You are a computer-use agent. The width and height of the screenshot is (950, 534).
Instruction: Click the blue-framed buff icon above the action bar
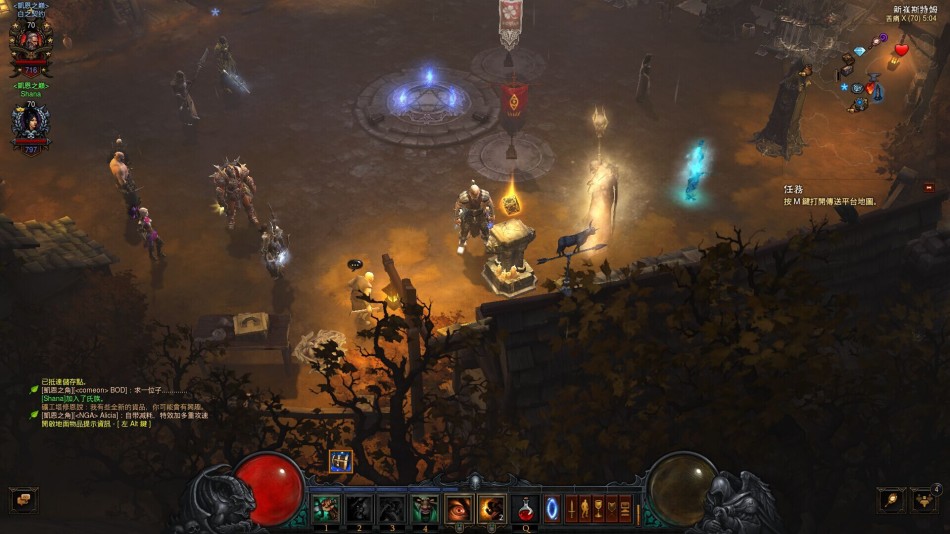341,461
